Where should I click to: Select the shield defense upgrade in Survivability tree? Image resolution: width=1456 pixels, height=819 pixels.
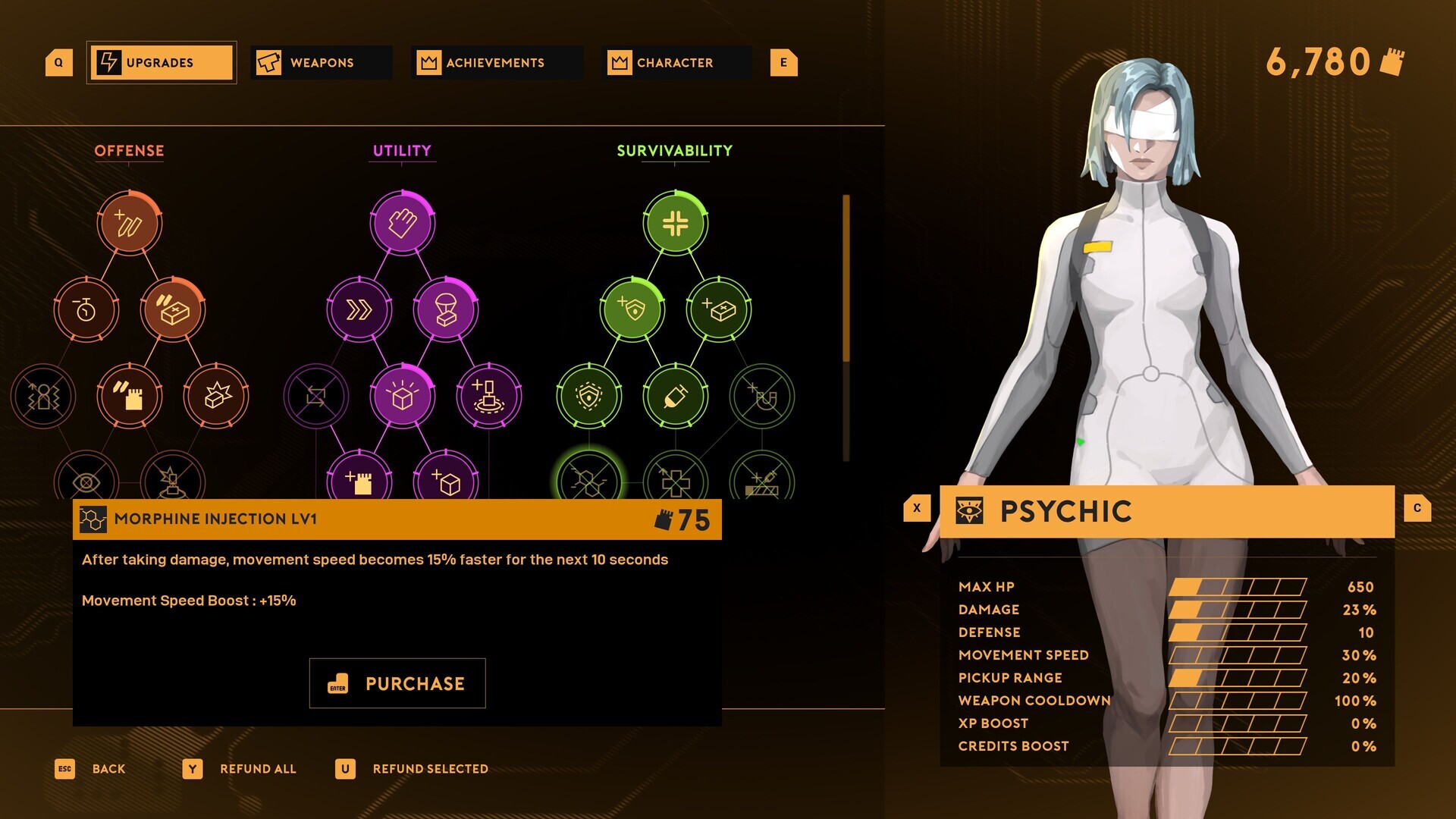[632, 309]
